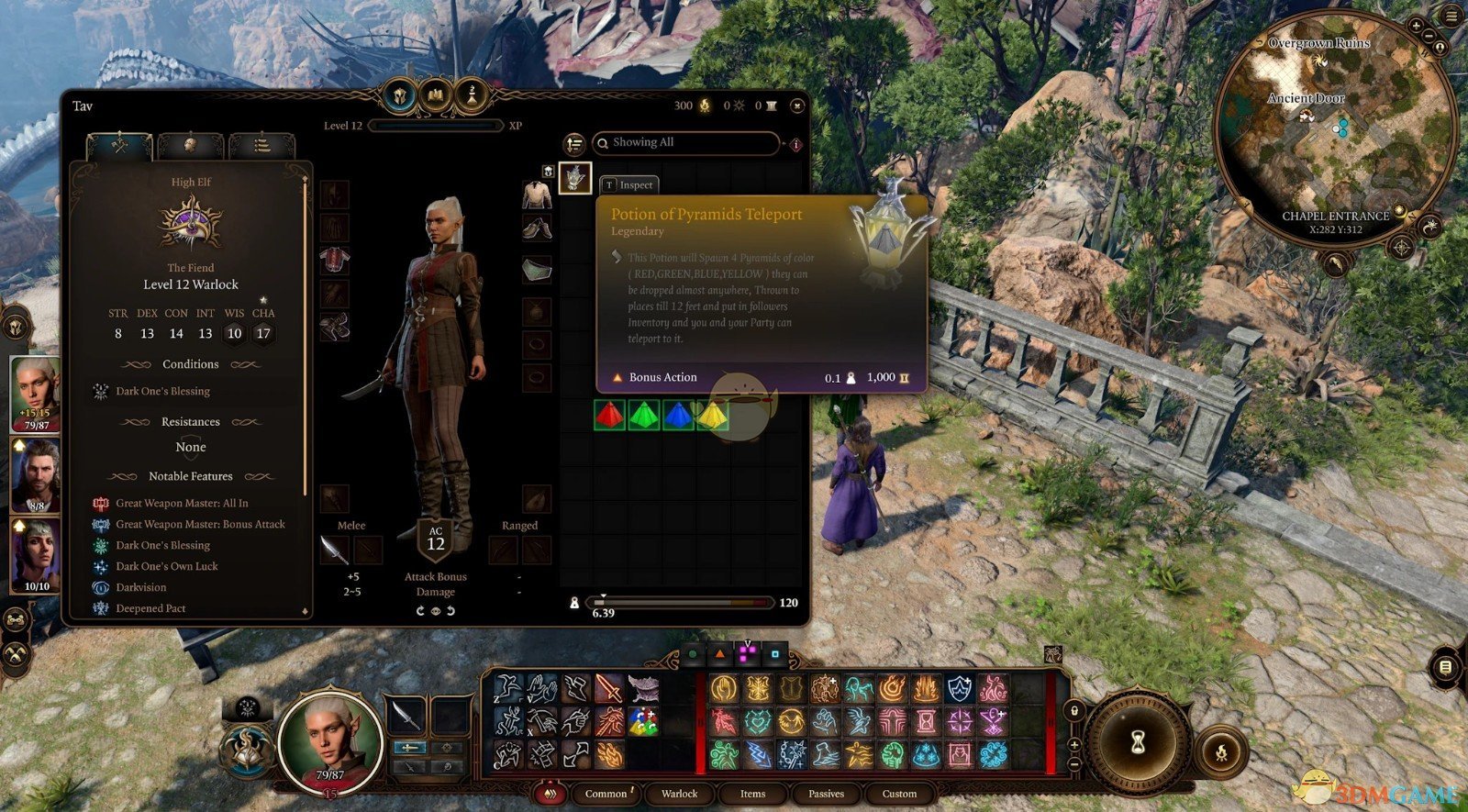Open the Passives hotbar tab
The height and width of the screenshot is (812, 1468).
pos(826,794)
